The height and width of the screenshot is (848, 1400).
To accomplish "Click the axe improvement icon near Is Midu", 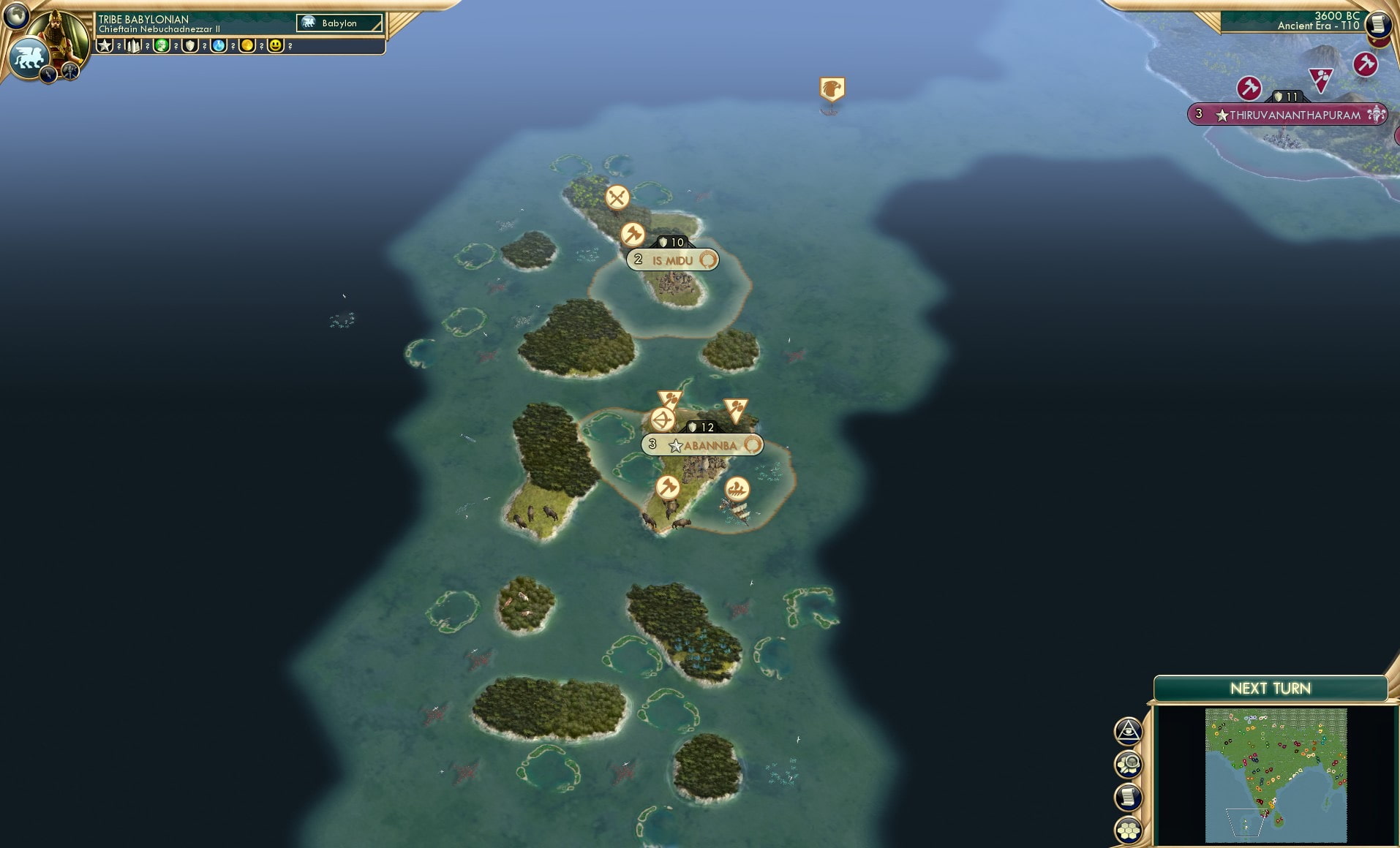I will click(633, 236).
